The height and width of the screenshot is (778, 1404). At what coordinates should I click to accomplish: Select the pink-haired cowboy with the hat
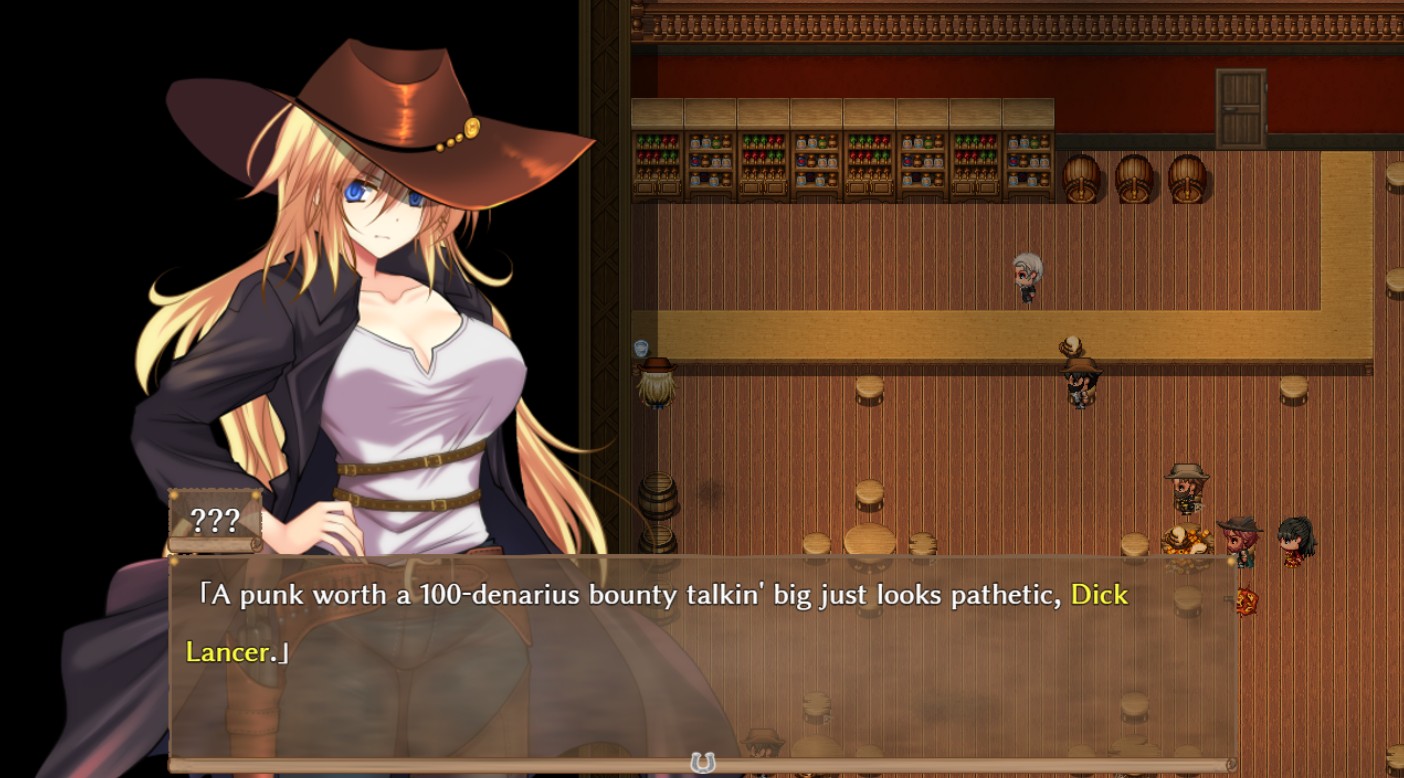point(1238,538)
